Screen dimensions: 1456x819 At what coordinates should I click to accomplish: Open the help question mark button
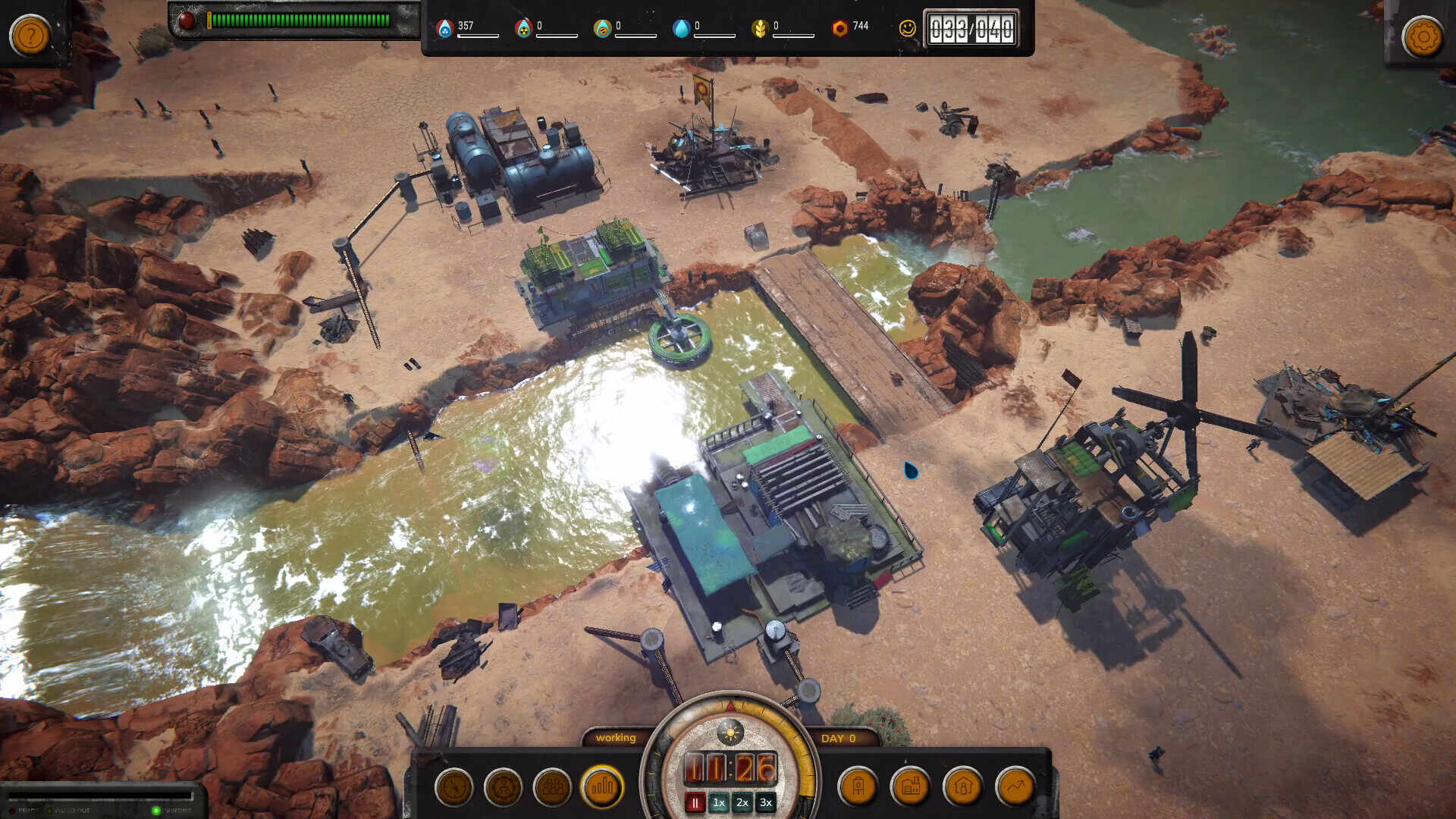click(x=30, y=36)
